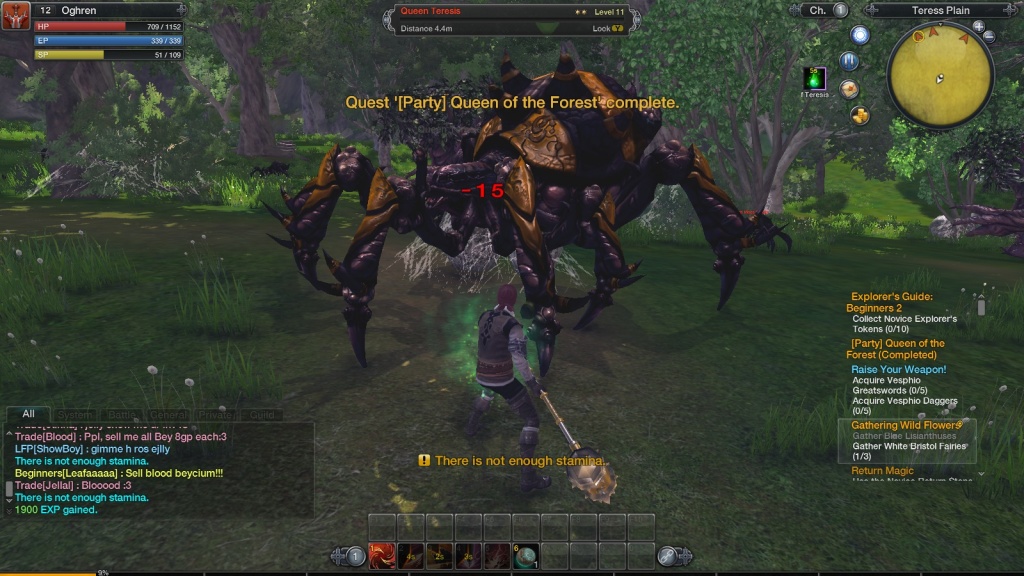Switch to the Battle chat tab
Screen dimensions: 1024x576
119,414
